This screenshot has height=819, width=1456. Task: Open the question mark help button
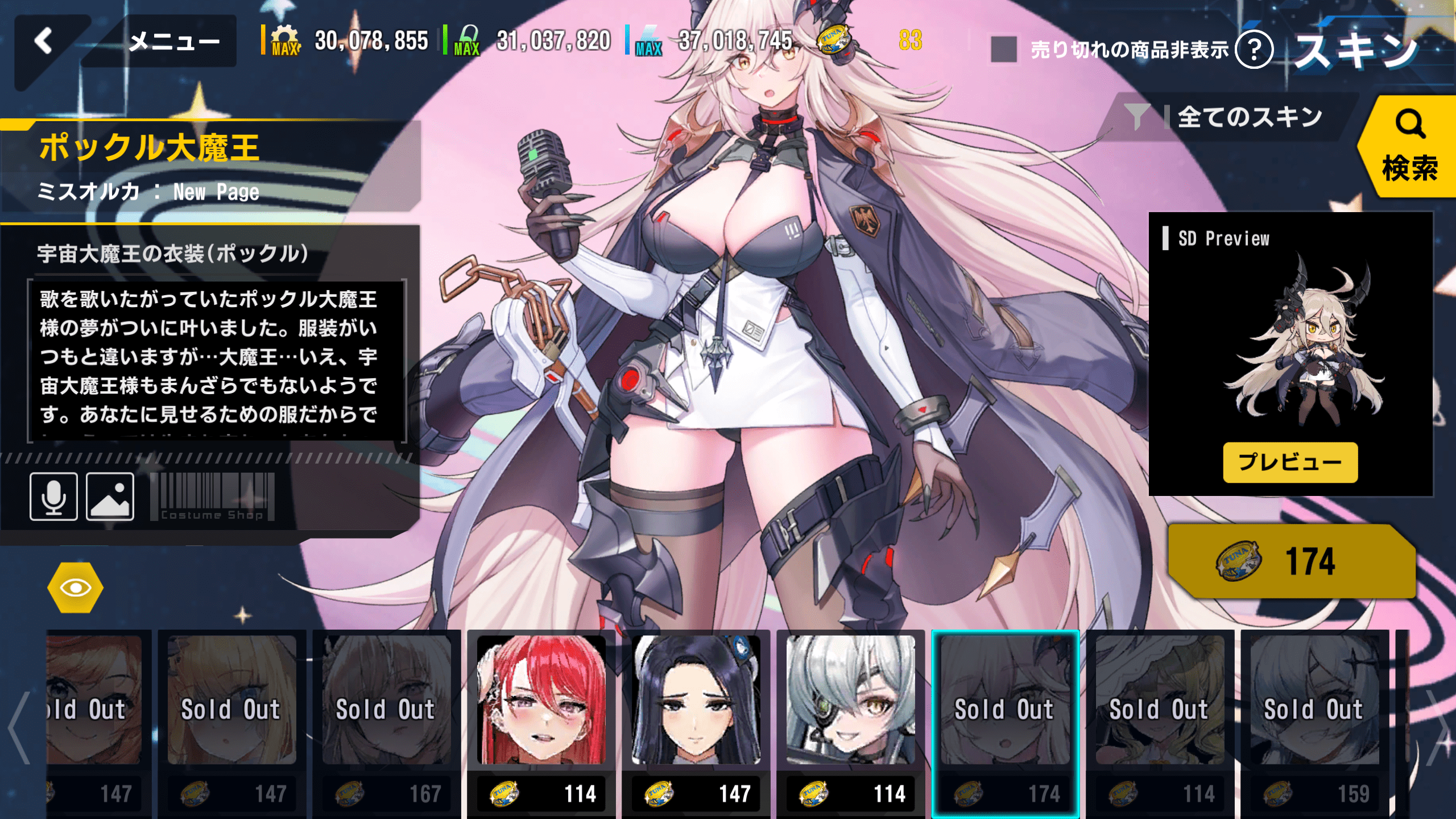coord(1254,49)
